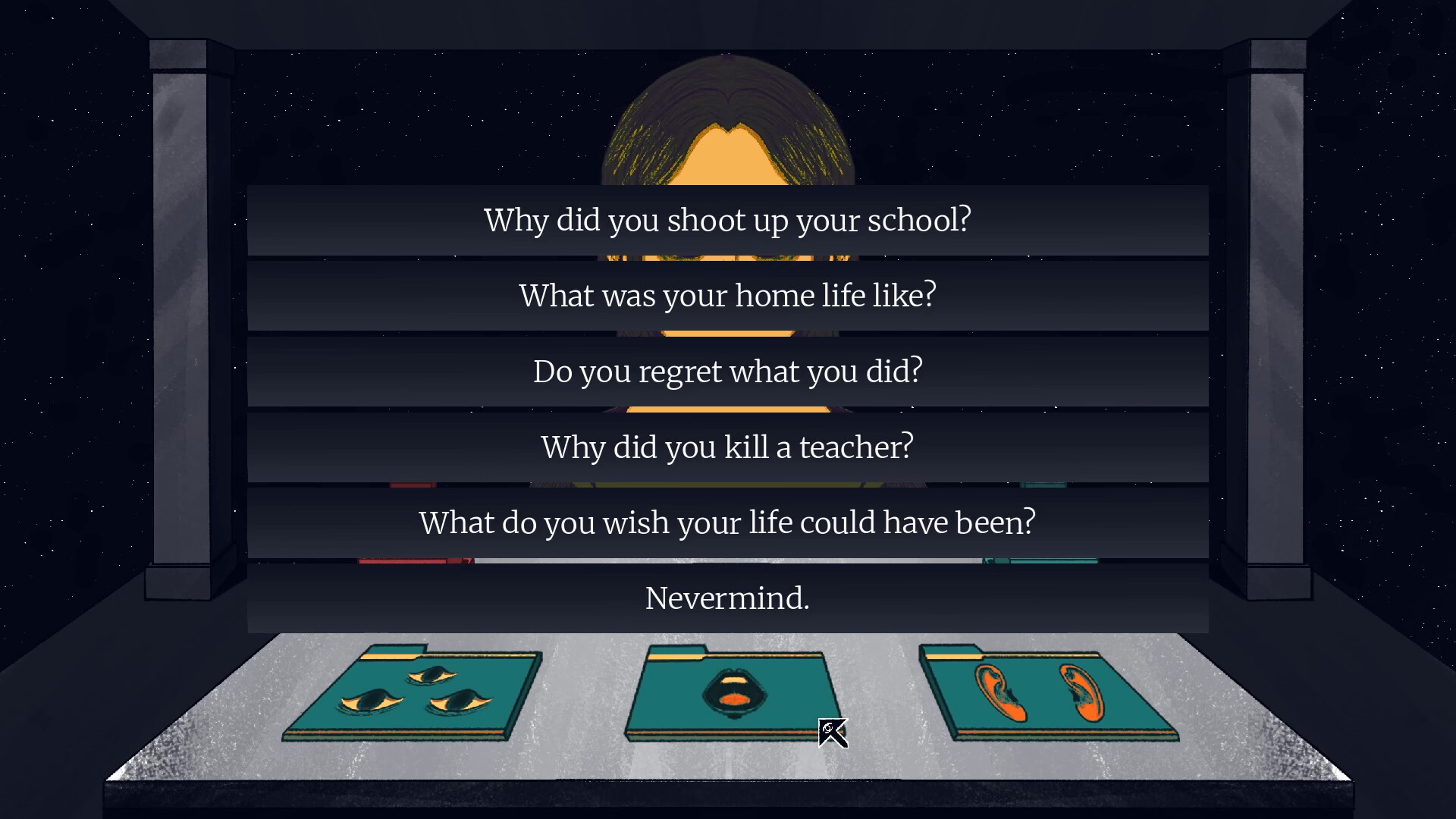Image resolution: width=1456 pixels, height=819 pixels.
Task: Choose 'What was your home life like?'
Action: tap(728, 296)
